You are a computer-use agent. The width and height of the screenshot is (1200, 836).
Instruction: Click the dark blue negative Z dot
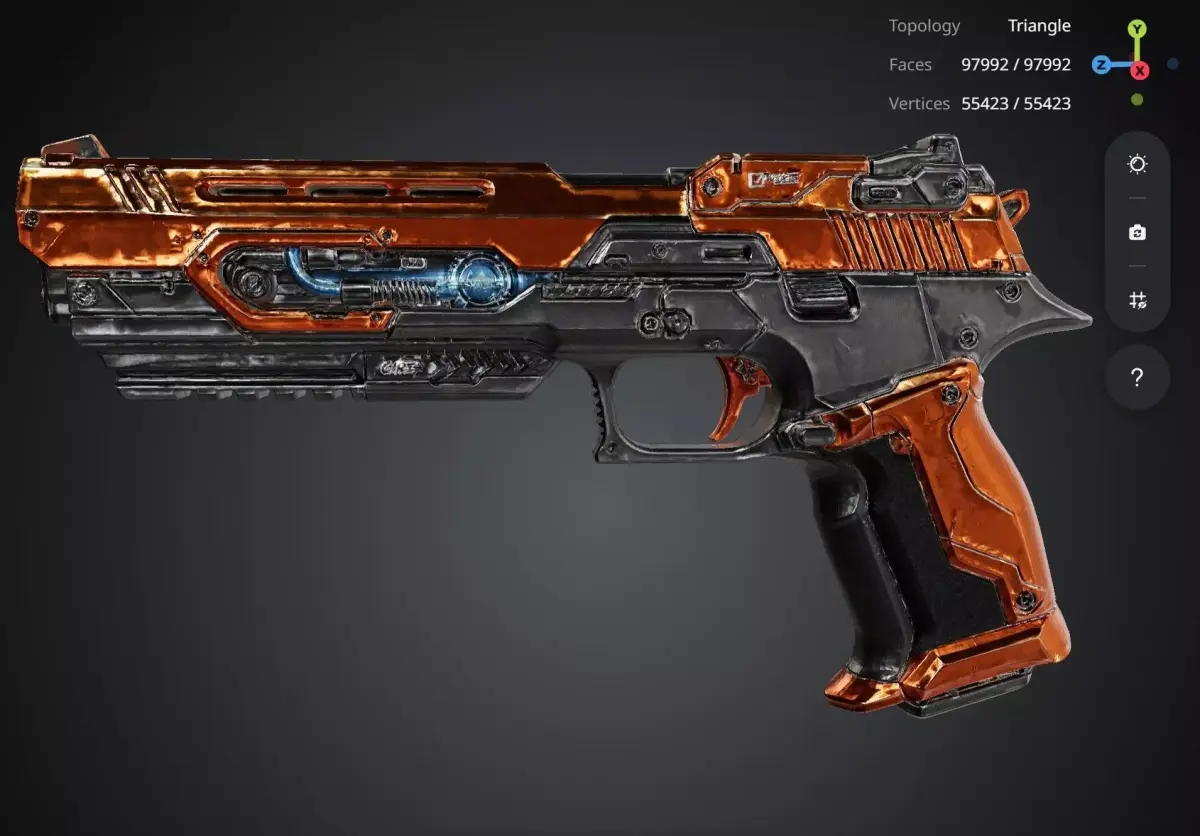[1173, 64]
